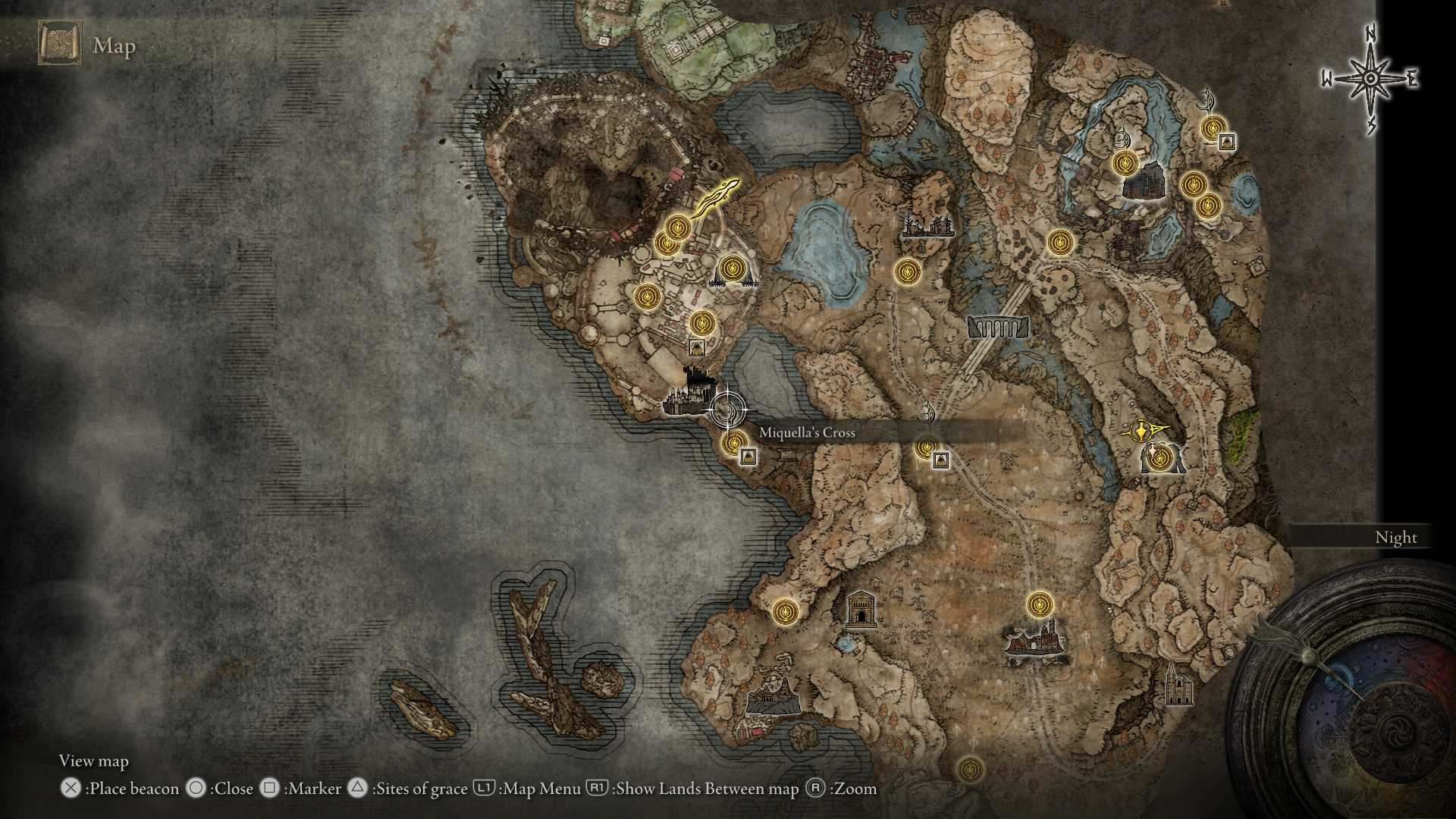Click the golden branching tree marker

pyautogui.click(x=714, y=197)
